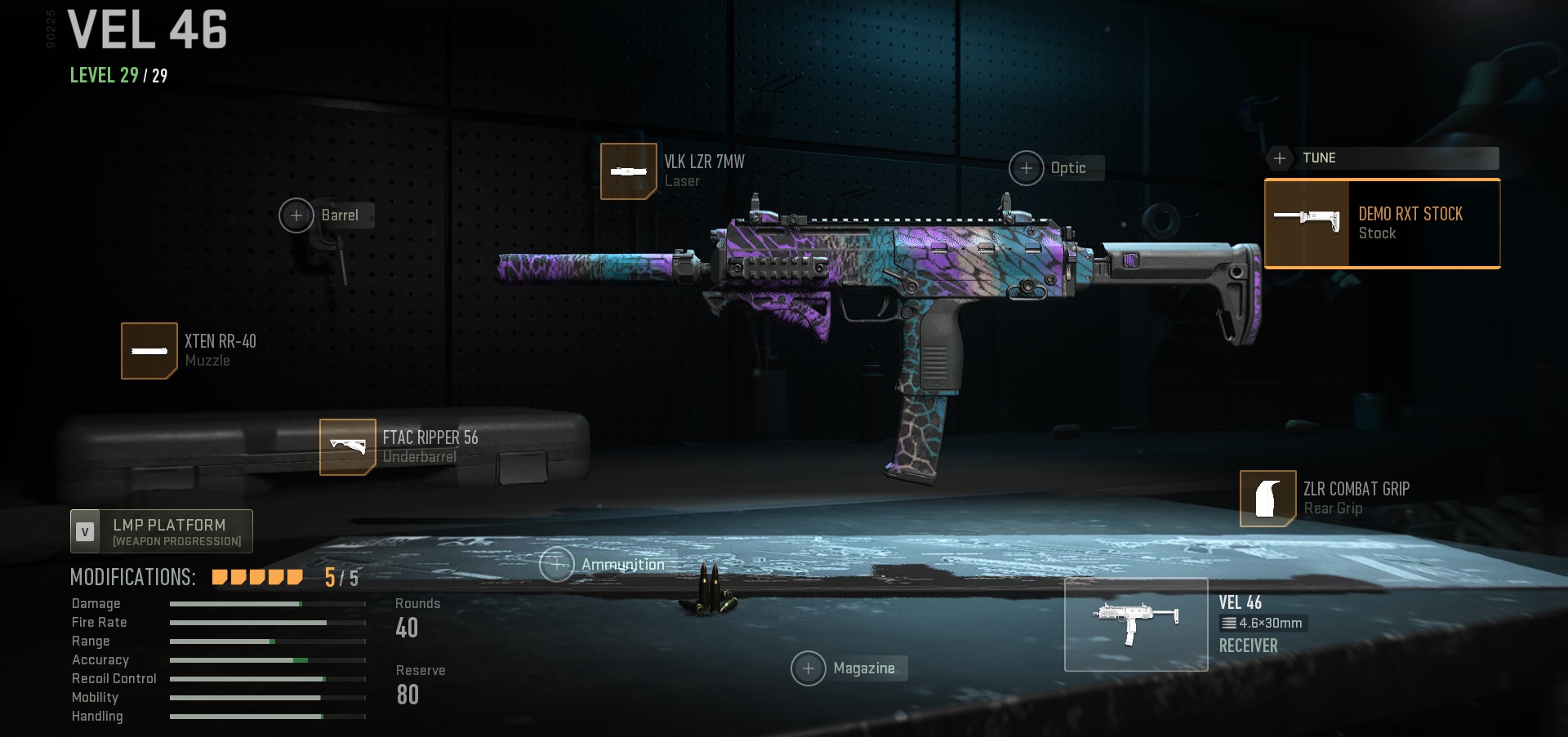Show the LMP Platform weapon progression
Viewport: 1568px width, 737px height.
click(162, 531)
